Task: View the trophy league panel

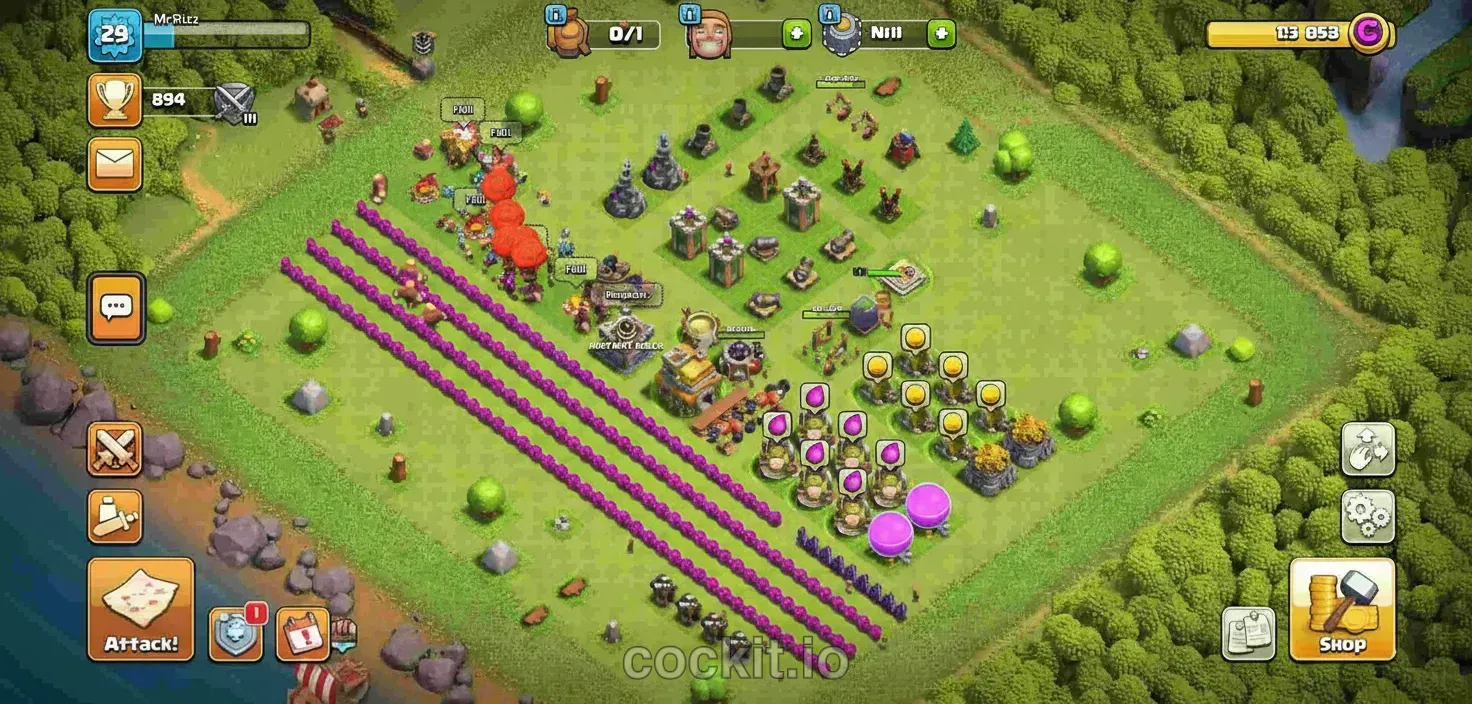Action: coord(115,100)
